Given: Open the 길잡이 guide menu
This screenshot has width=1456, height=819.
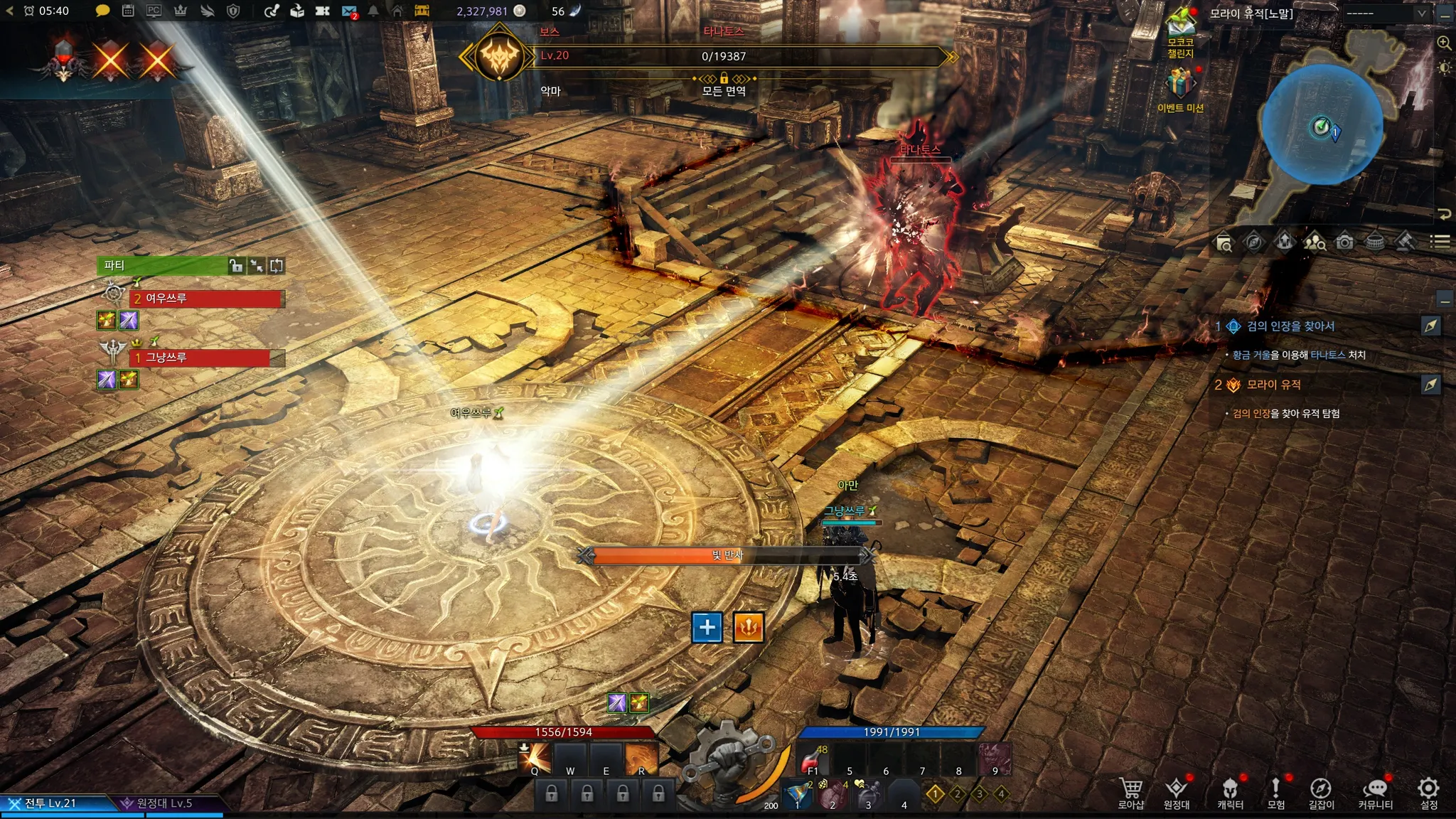Looking at the screenshot, I should 1321,791.
